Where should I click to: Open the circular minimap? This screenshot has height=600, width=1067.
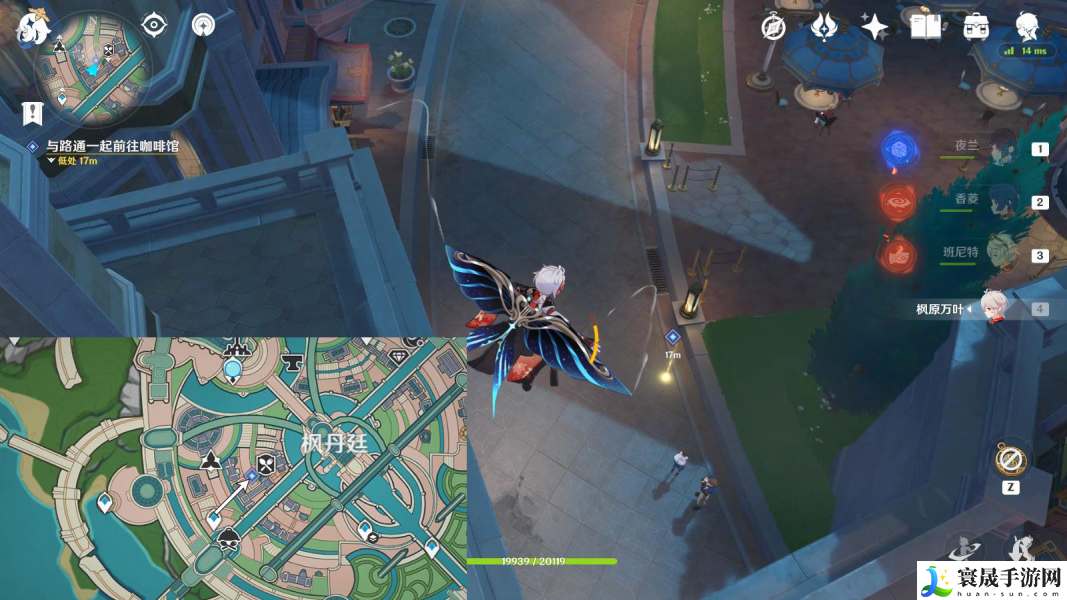93,67
